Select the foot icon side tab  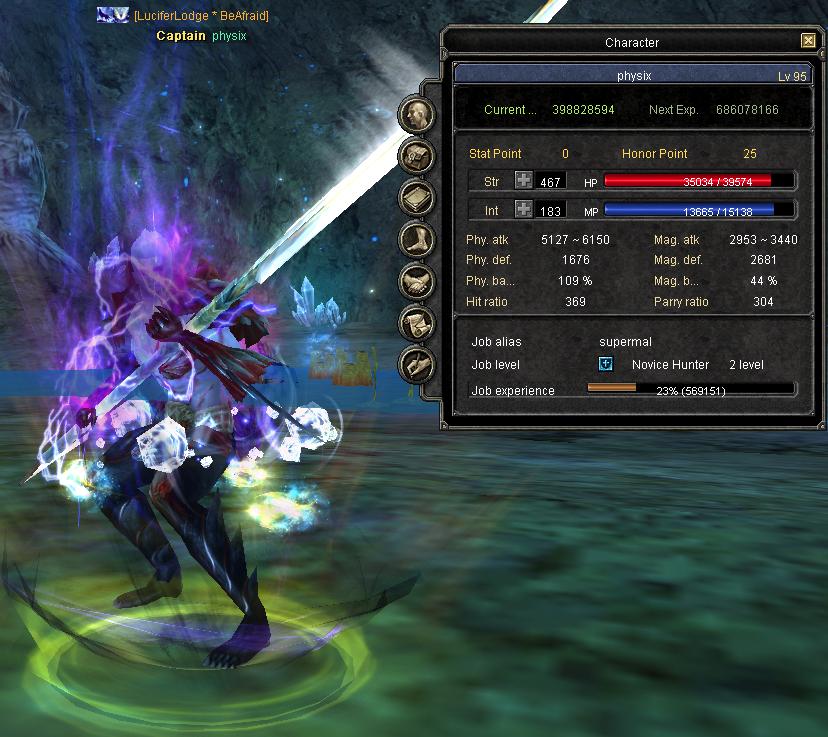(415, 239)
